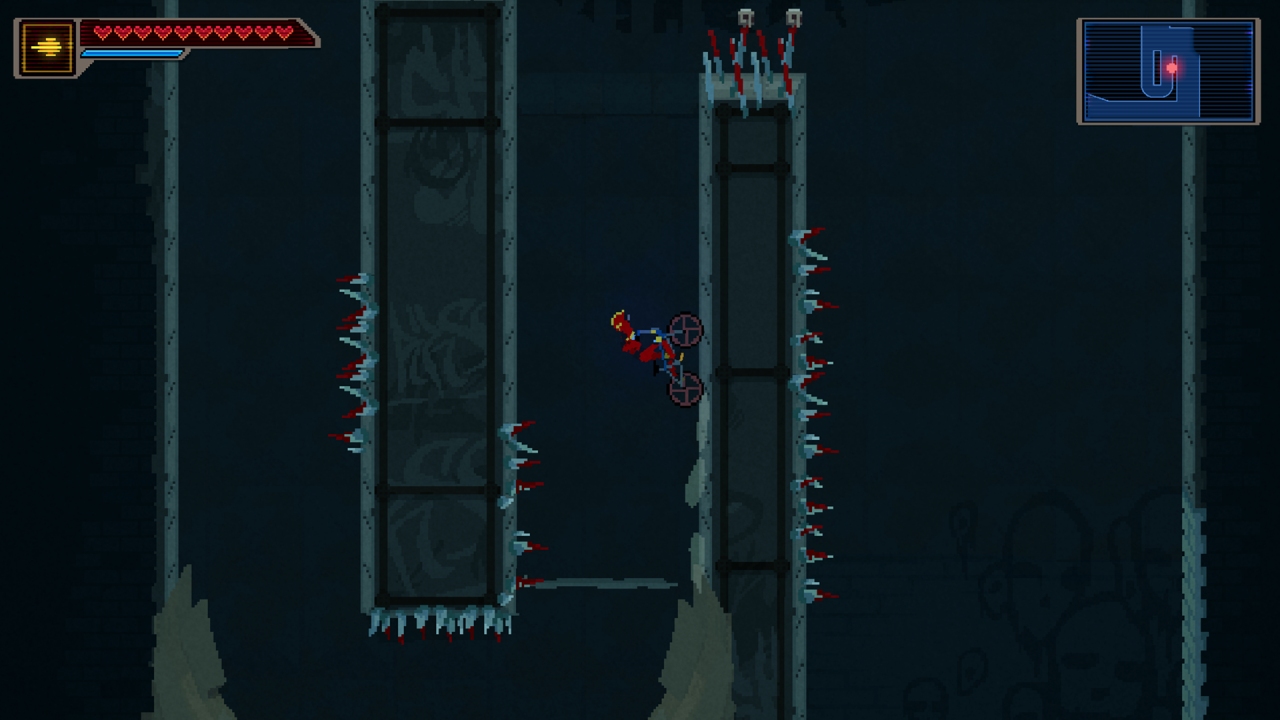This screenshot has height=720, width=1280.
Task: Click the red player blip on the minimap
Action: [x=1172, y=66]
